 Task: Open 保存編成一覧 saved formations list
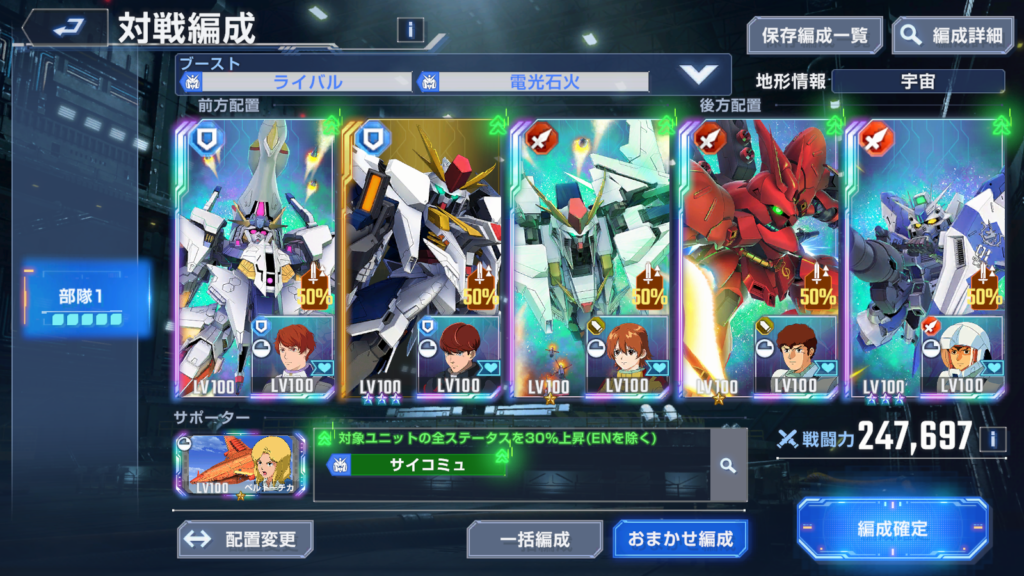pyautogui.click(x=814, y=35)
